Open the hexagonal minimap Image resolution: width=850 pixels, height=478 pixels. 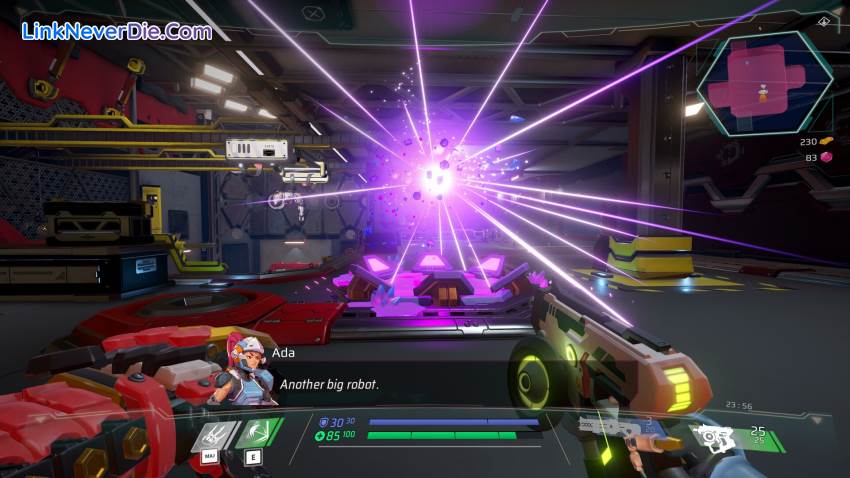(764, 82)
